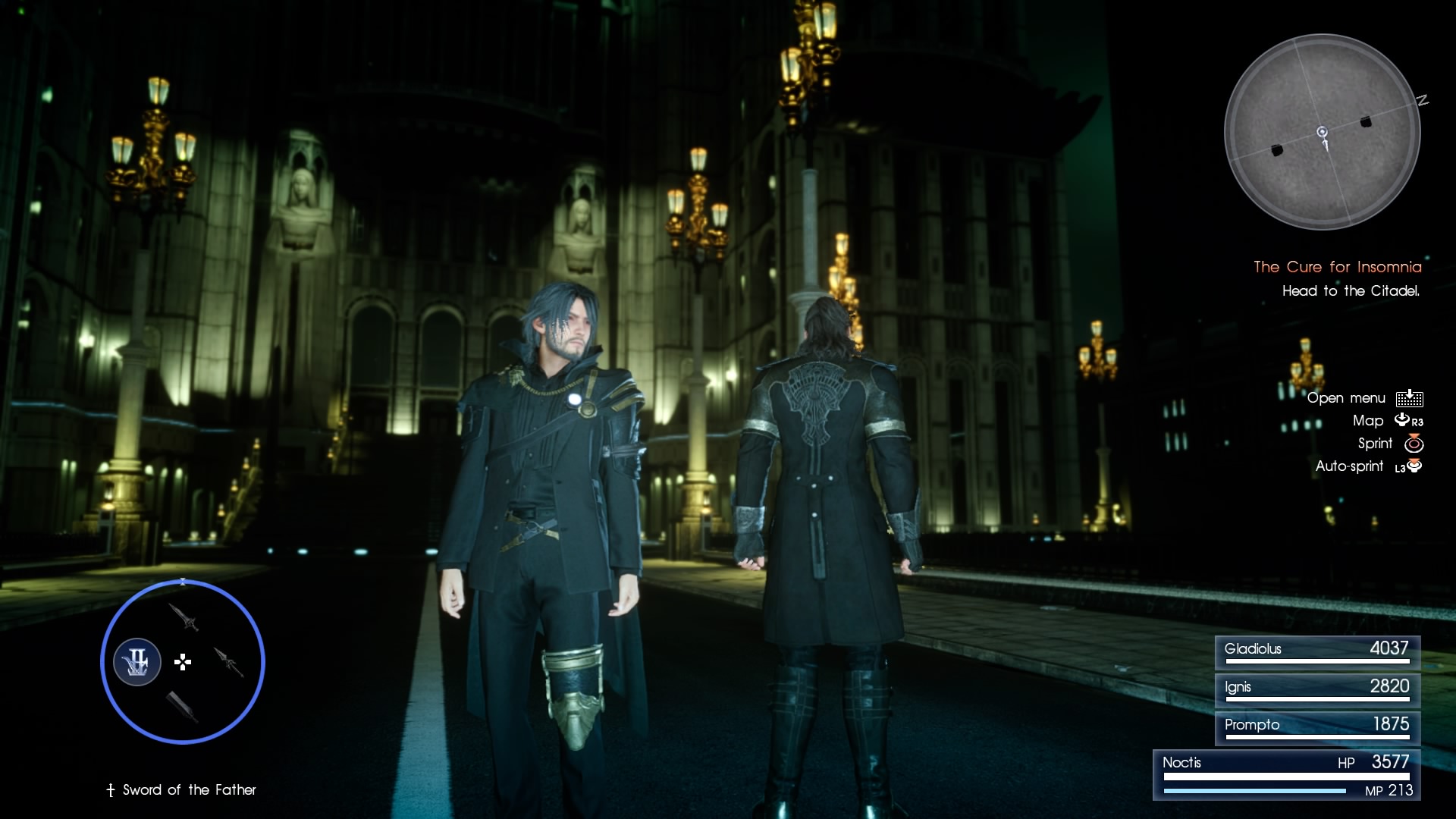The image size is (1456, 819).
Task: Equip the greatsword from the weapon wheel
Action: point(182,707)
